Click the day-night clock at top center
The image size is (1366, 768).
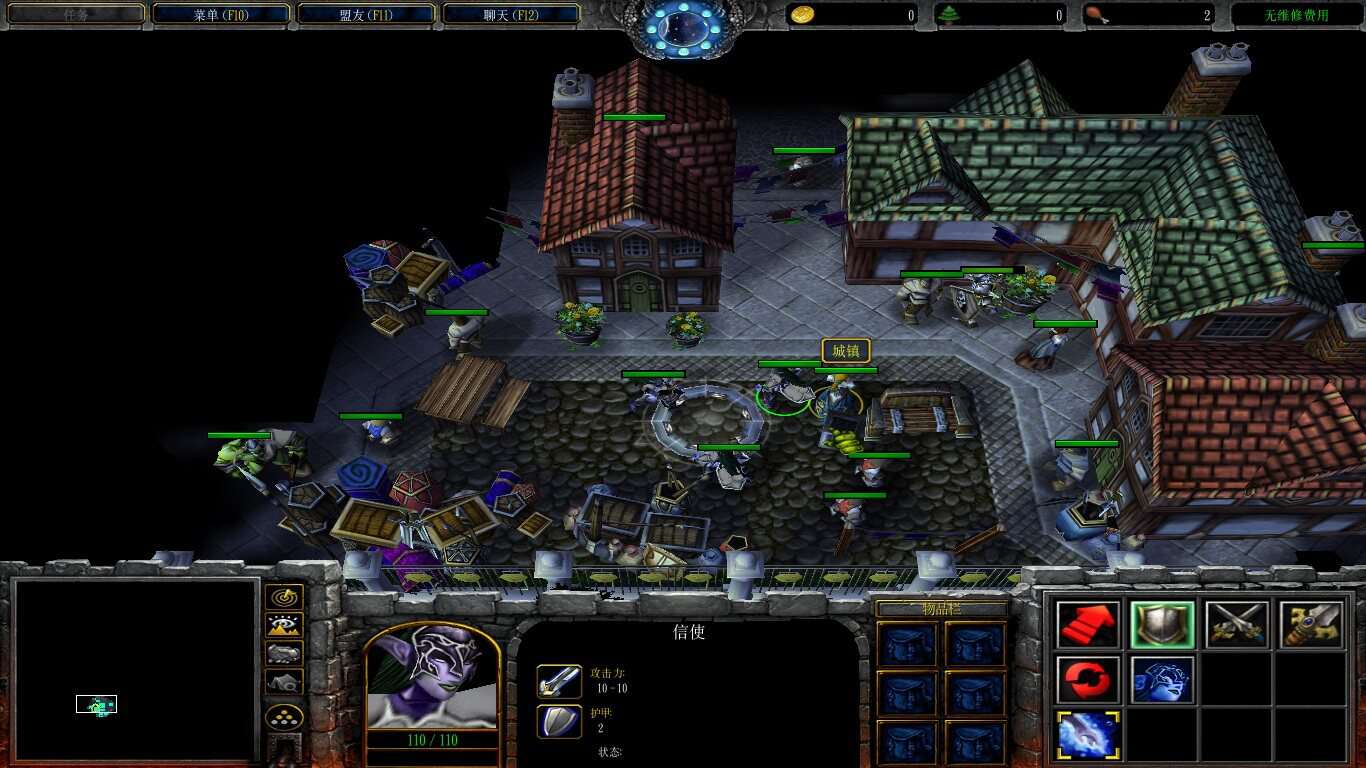pos(683,27)
